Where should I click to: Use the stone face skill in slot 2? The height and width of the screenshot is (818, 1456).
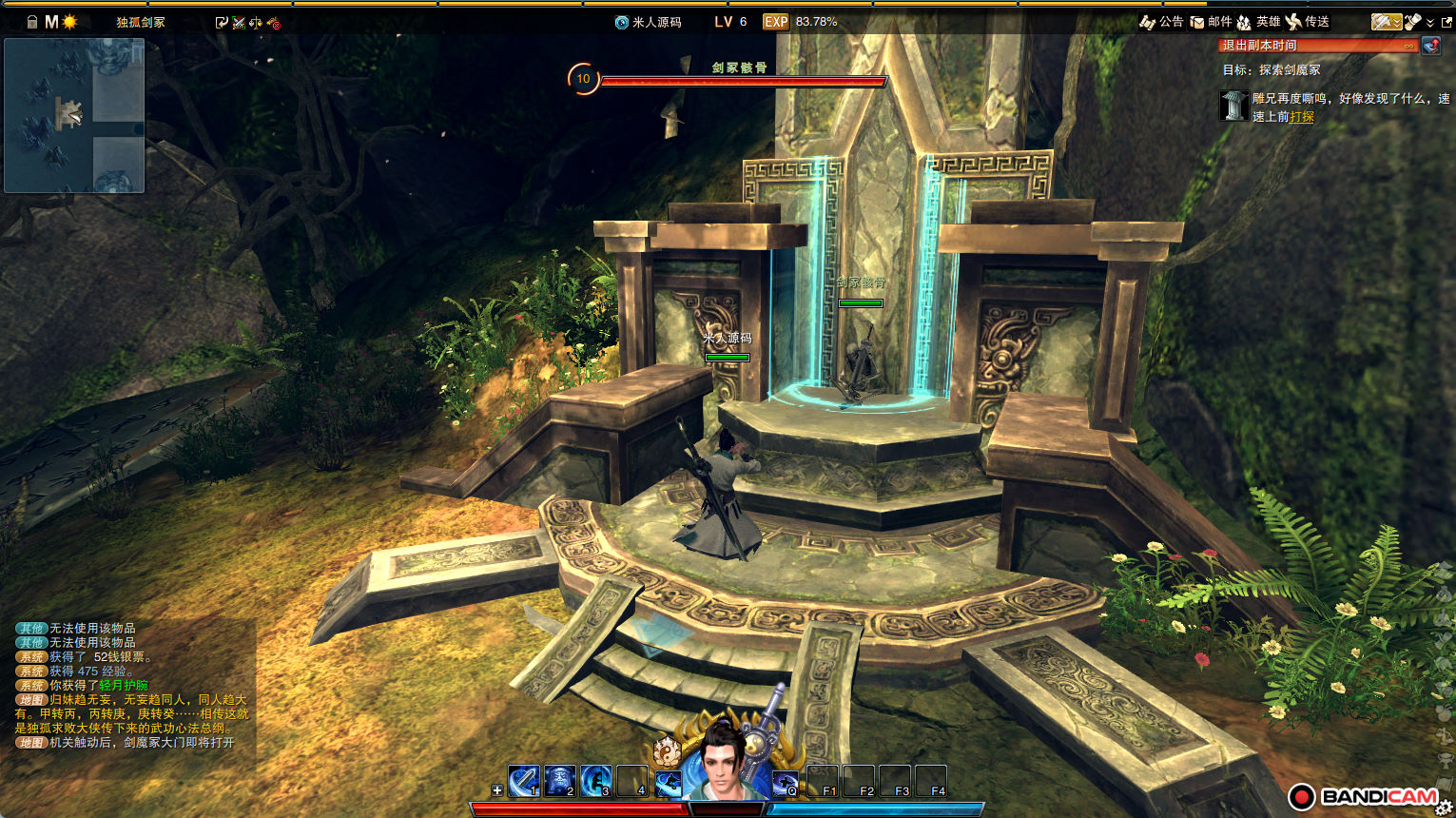click(559, 781)
